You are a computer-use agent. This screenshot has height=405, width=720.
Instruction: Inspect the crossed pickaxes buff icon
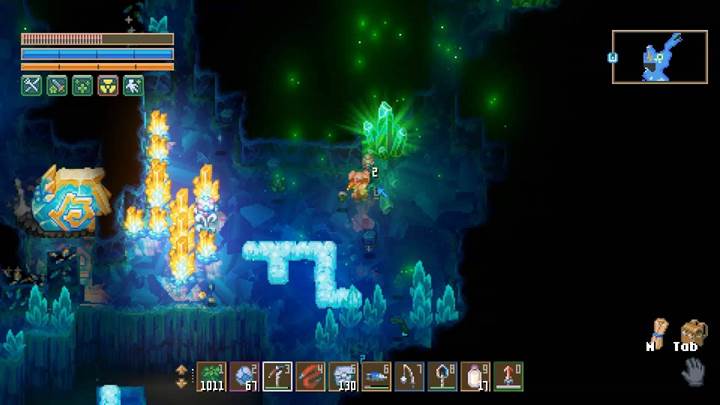click(31, 86)
